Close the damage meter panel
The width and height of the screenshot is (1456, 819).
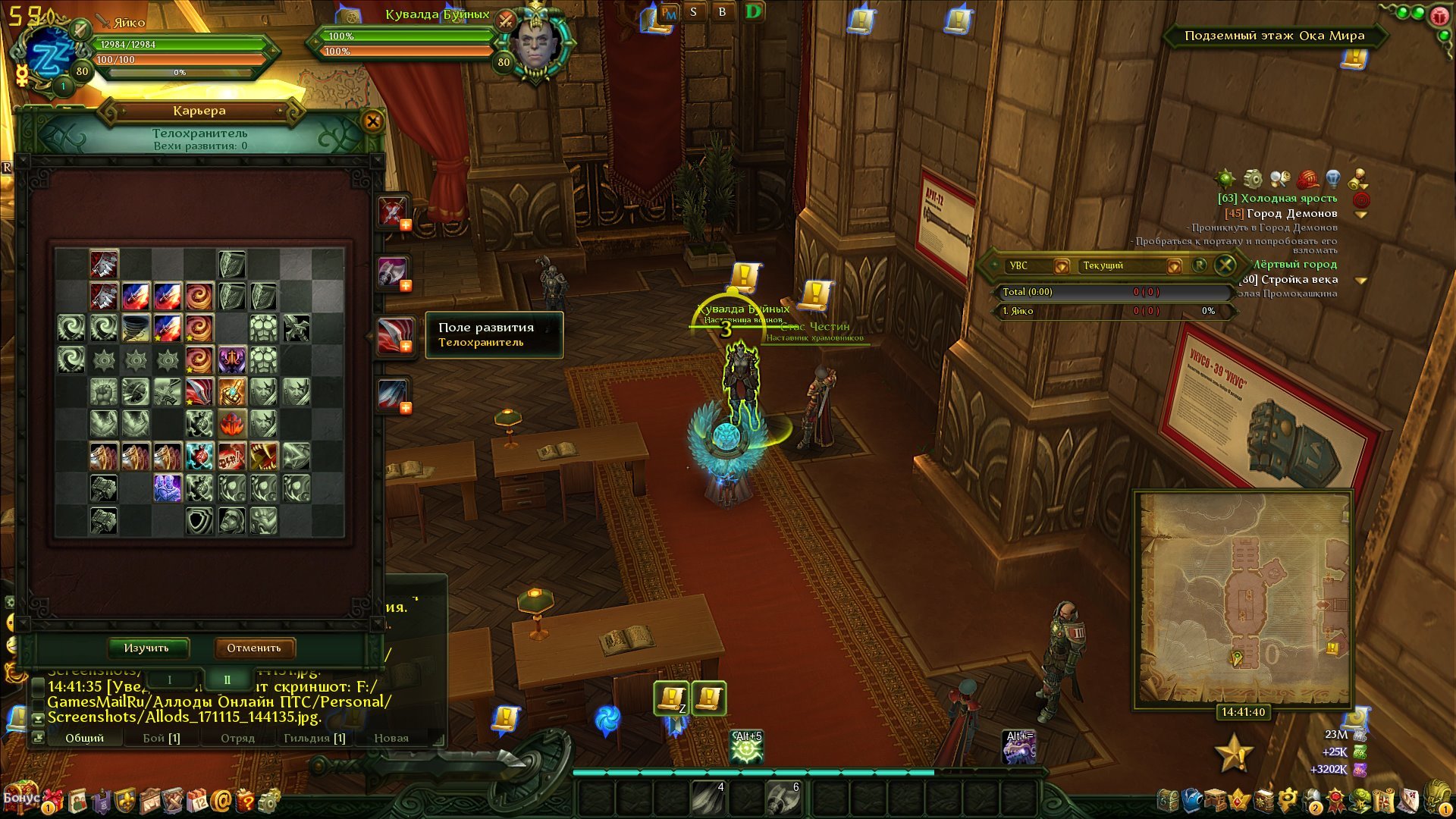[1225, 265]
